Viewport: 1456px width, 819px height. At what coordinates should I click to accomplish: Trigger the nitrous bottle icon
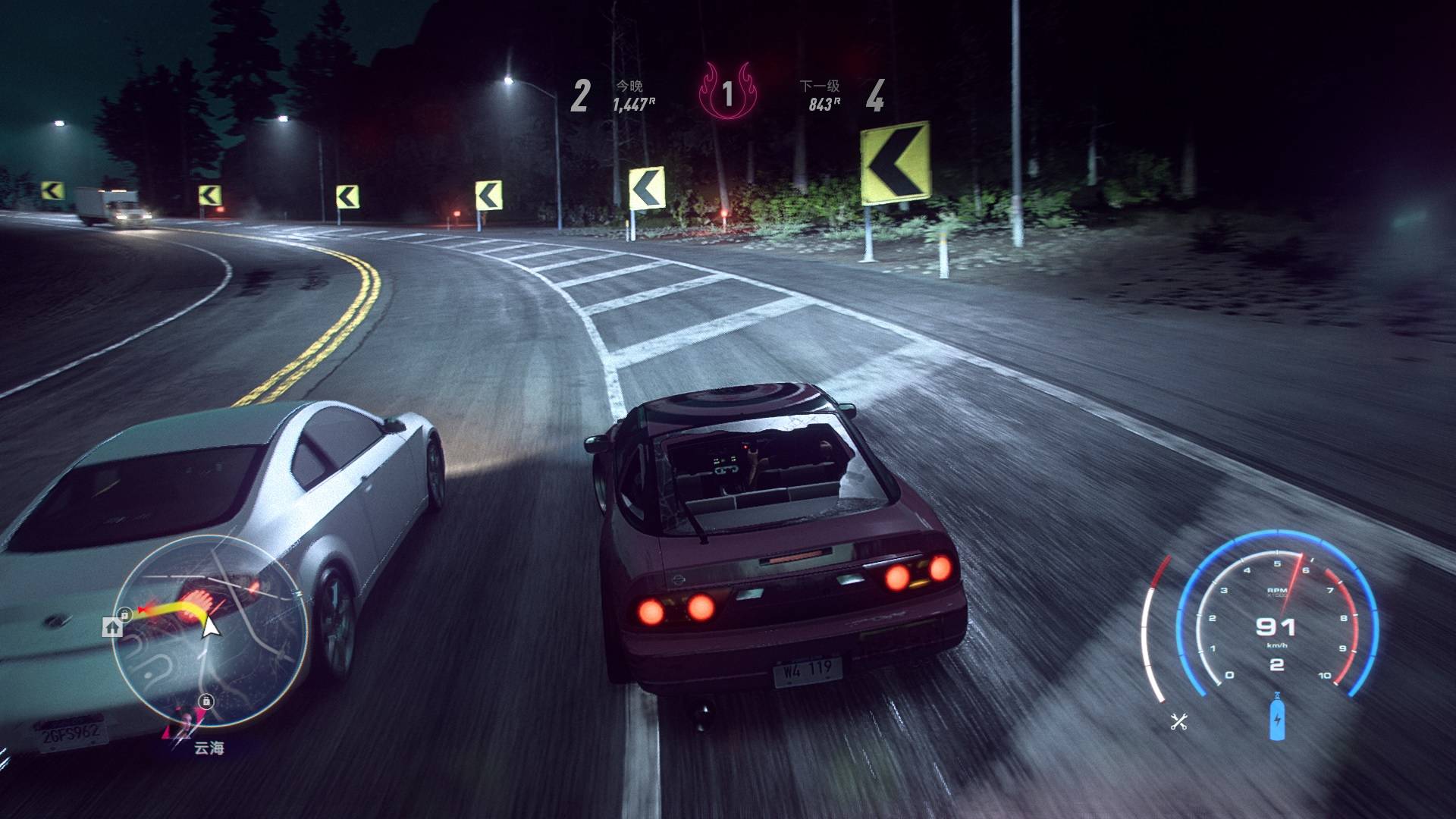1277,716
